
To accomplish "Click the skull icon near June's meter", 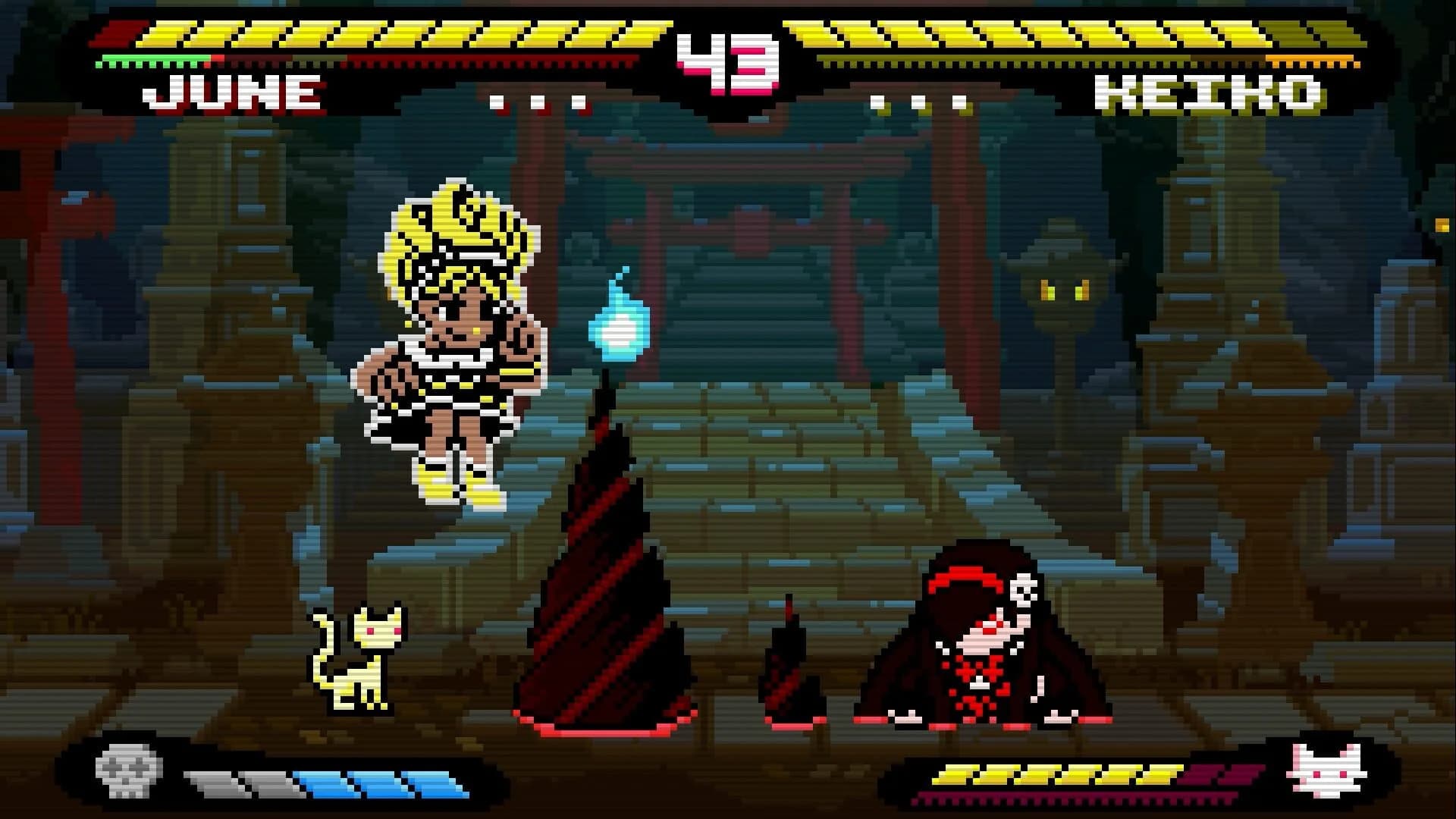I will click(127, 767).
